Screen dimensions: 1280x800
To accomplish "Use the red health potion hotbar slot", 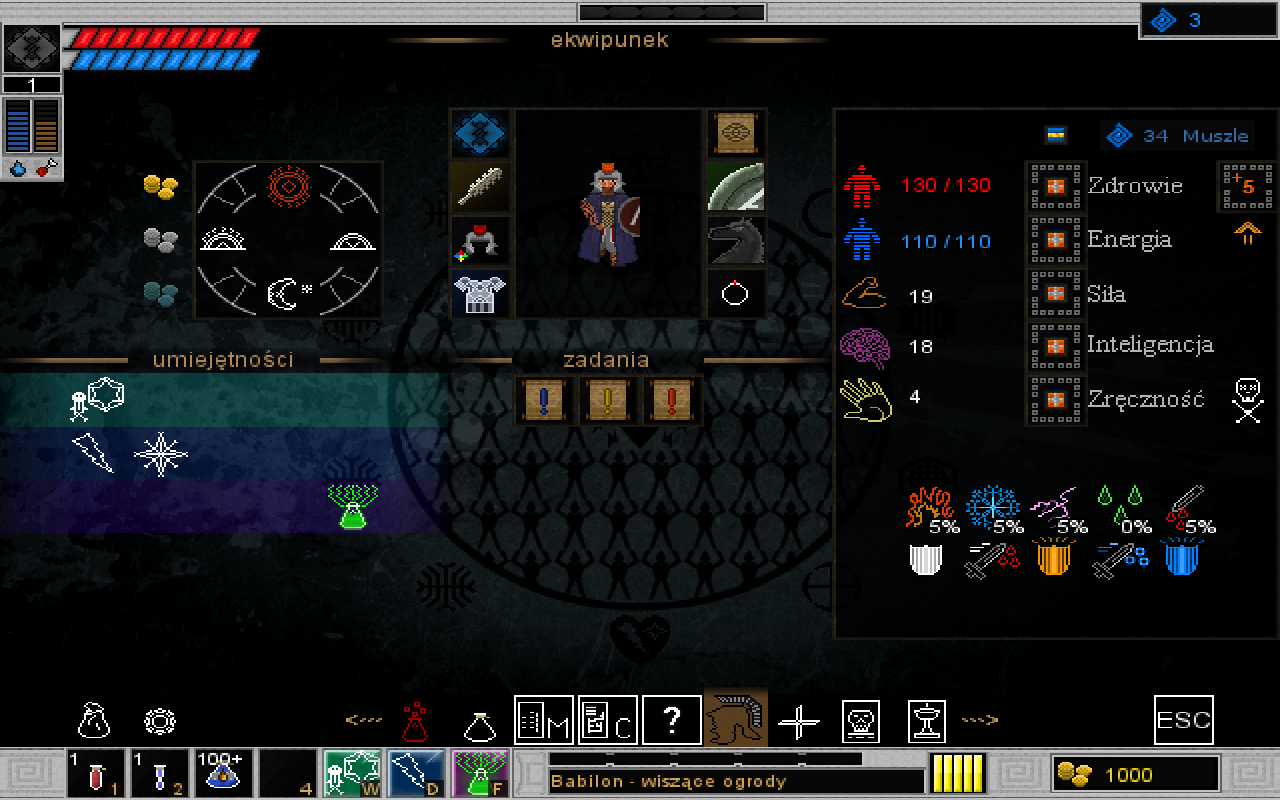I will pos(96,774).
